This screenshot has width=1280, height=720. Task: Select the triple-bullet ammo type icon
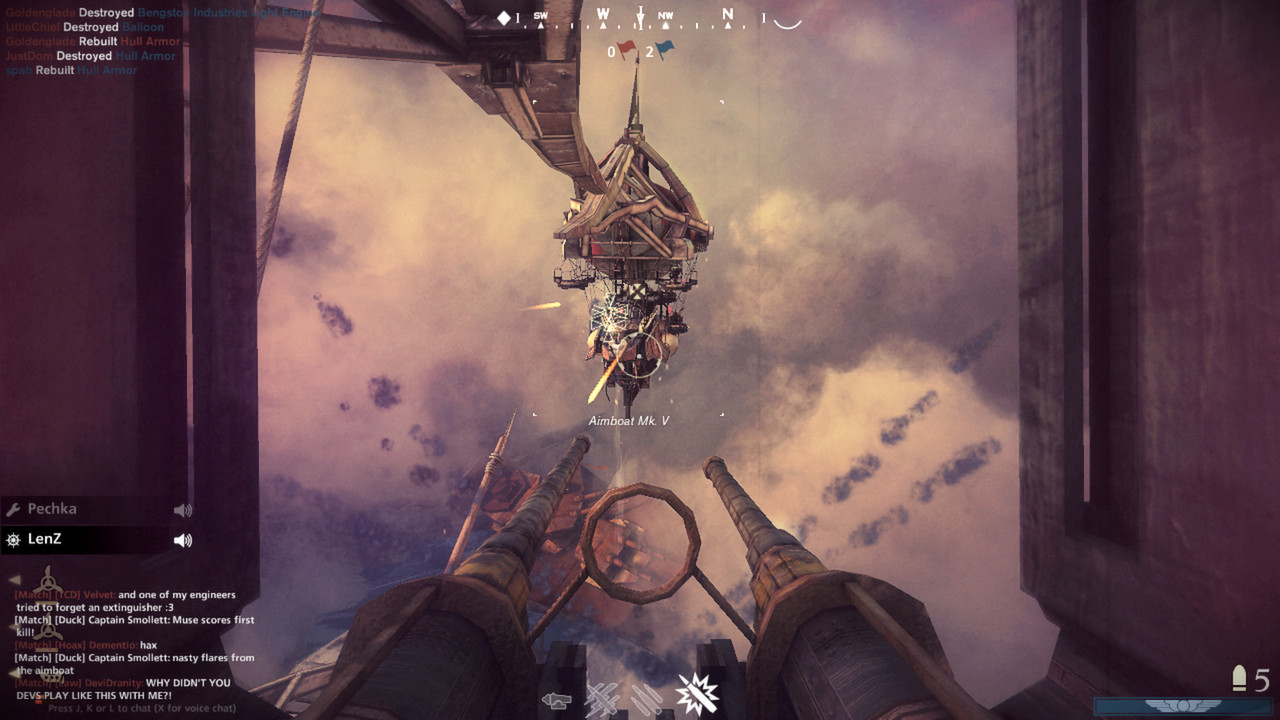tap(647, 697)
